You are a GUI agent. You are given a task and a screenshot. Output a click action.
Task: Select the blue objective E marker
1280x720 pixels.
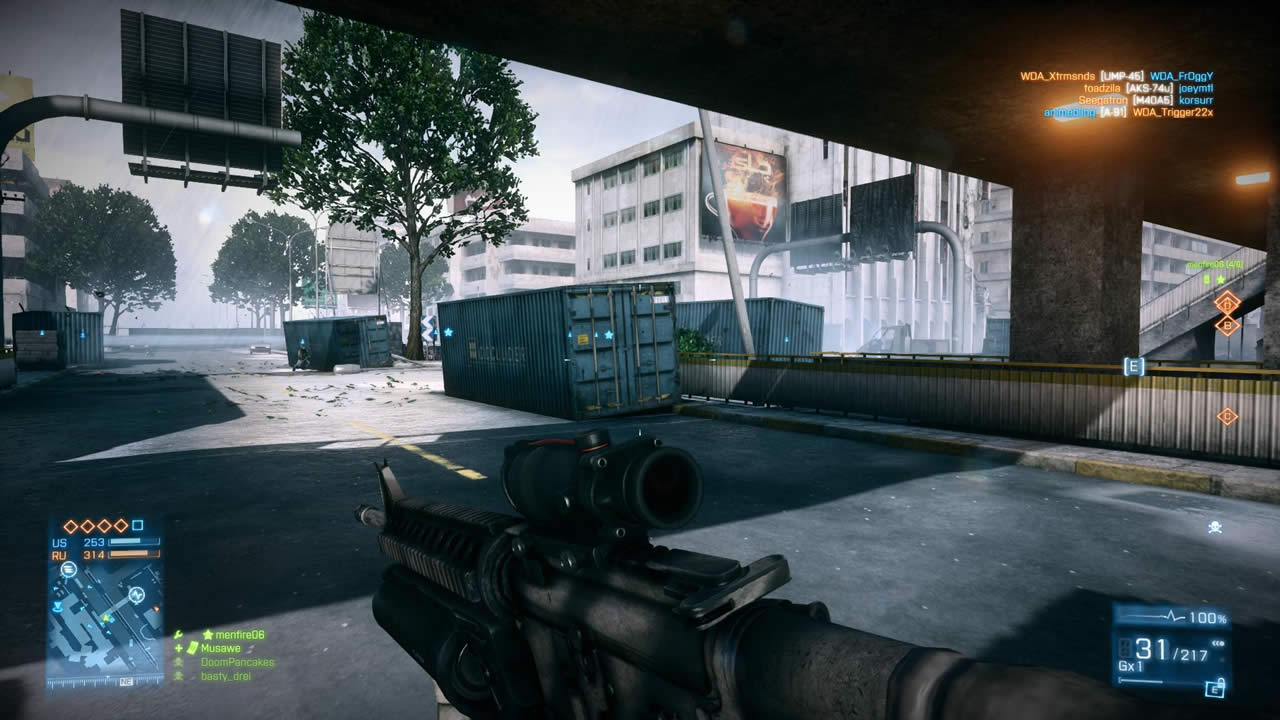point(1133,366)
